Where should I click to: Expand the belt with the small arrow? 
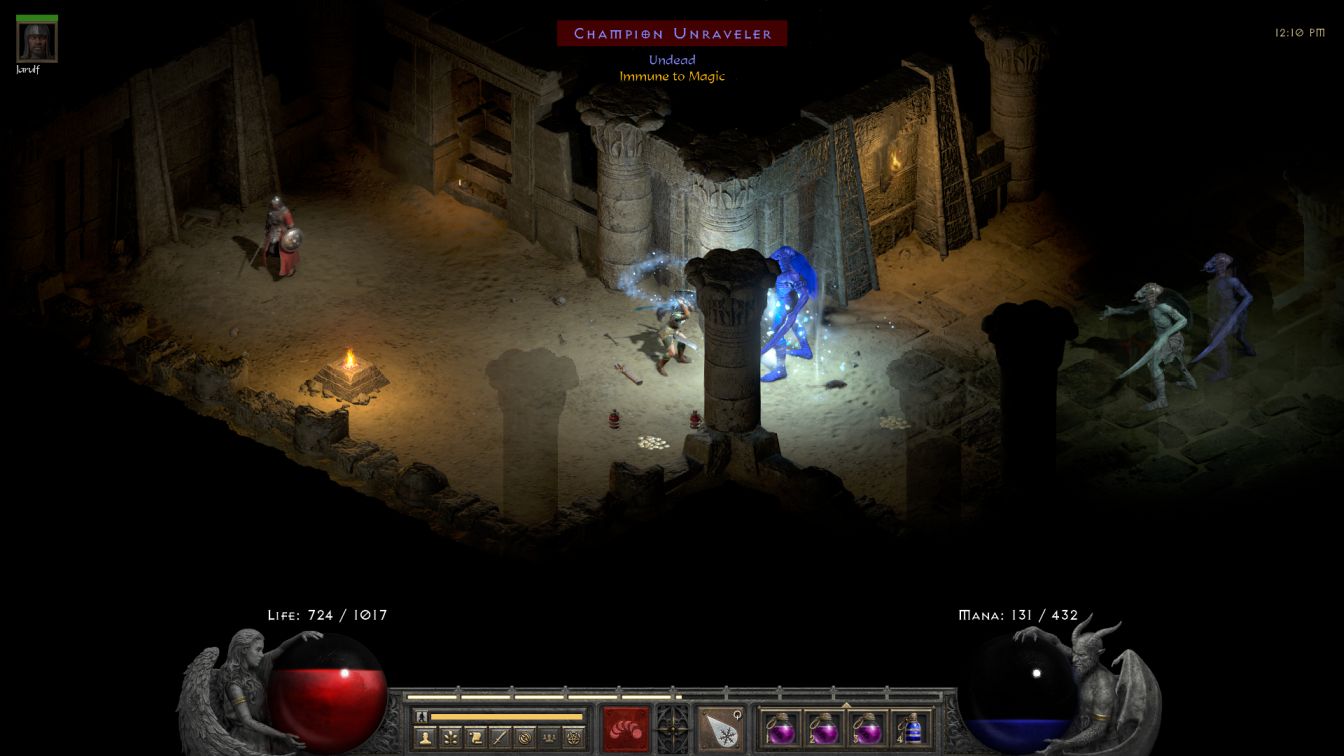846,704
